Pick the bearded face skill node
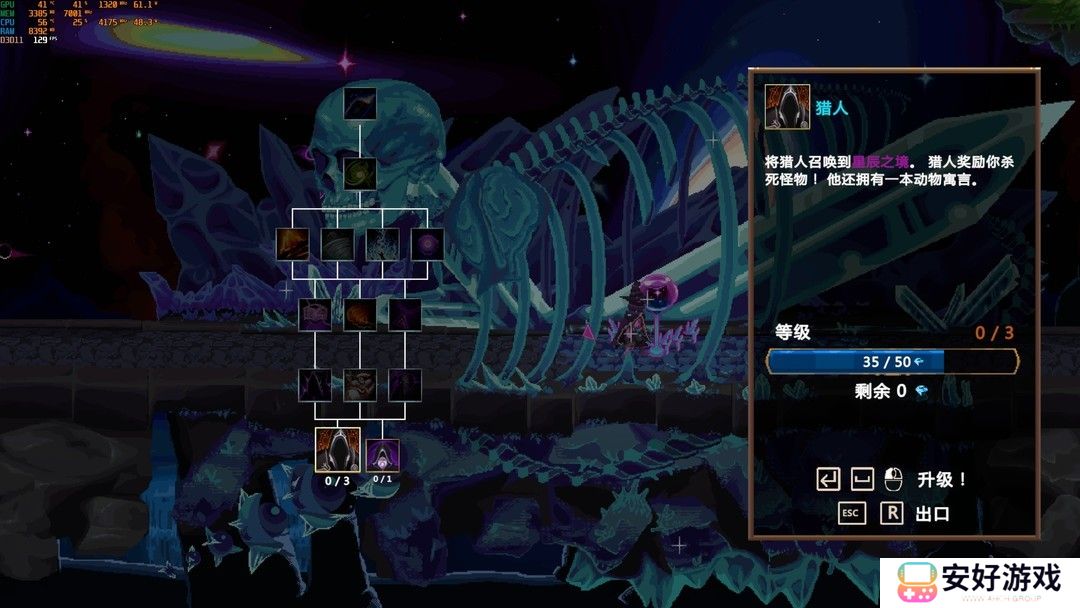The image size is (1080, 608). (x=360, y=385)
